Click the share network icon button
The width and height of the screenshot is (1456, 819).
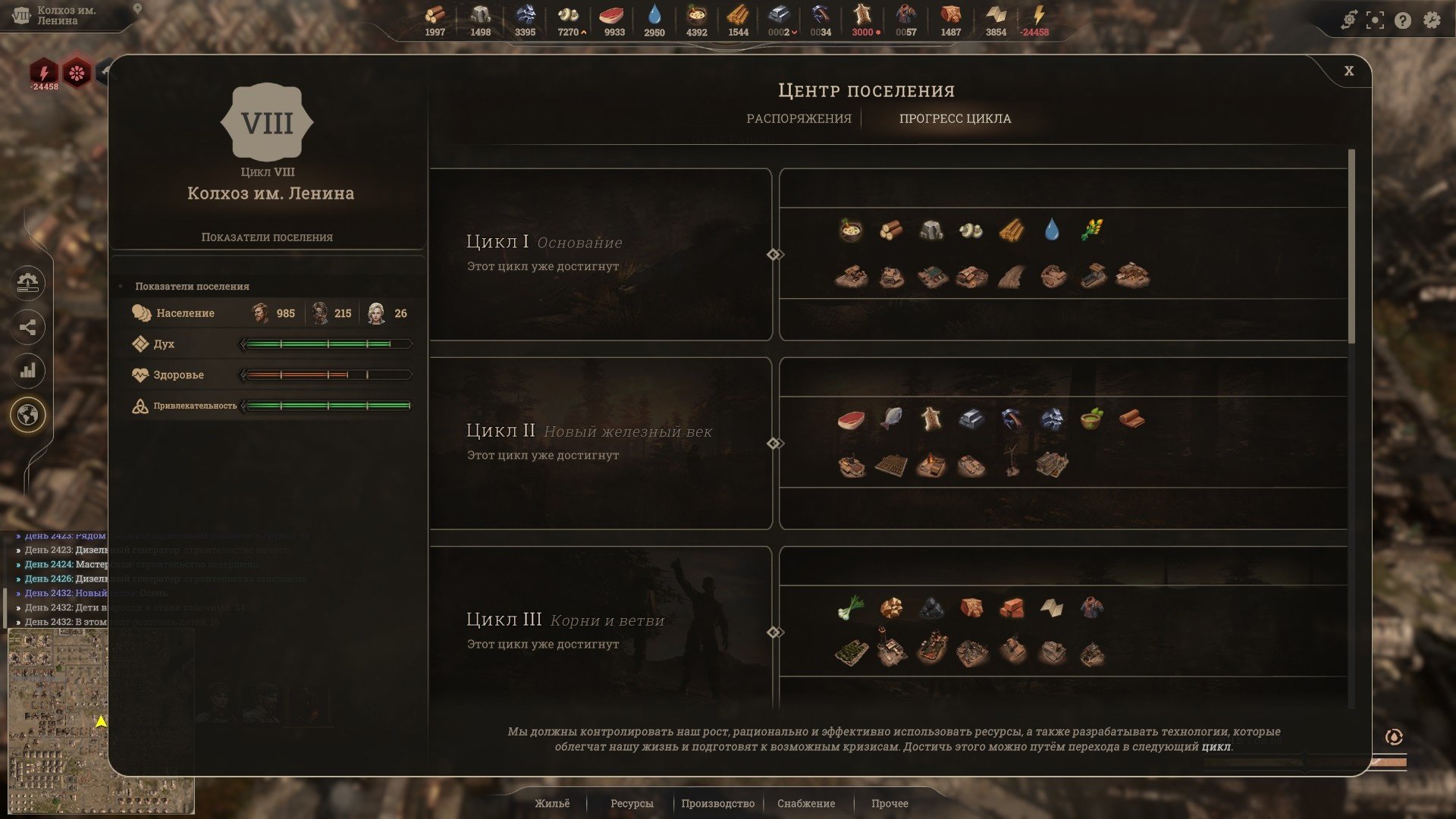pos(28,328)
